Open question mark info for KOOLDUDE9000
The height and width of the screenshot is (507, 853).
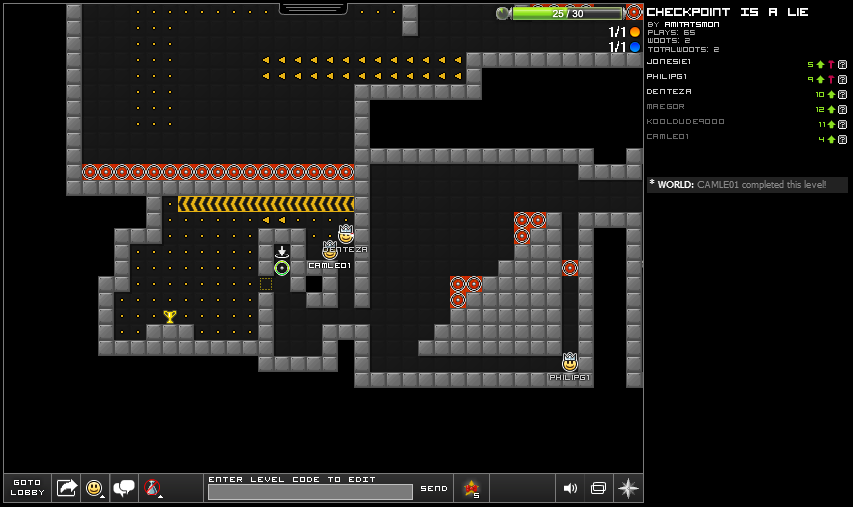point(842,124)
